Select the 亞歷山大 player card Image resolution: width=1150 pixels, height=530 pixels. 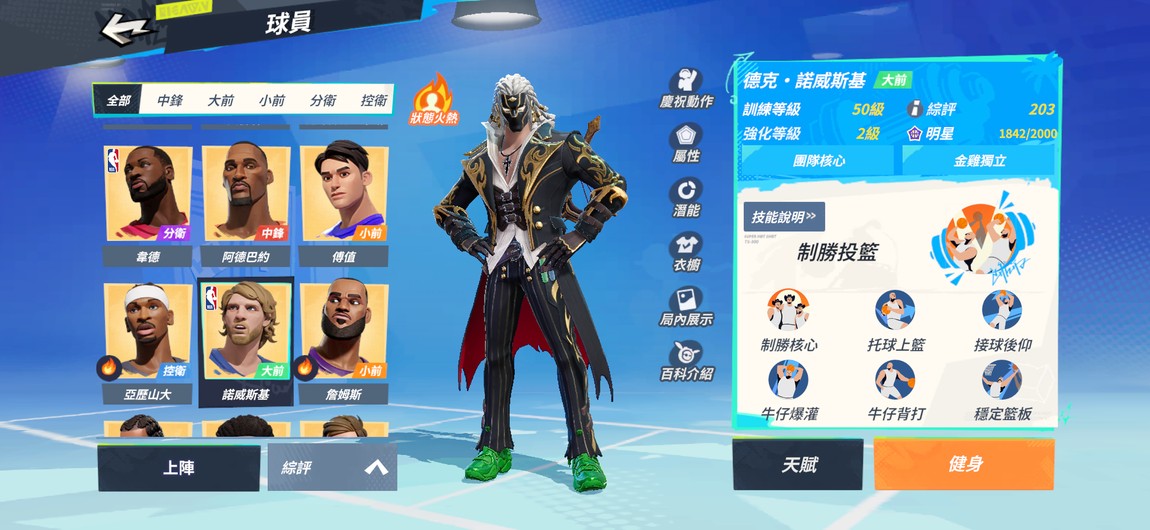(148, 342)
